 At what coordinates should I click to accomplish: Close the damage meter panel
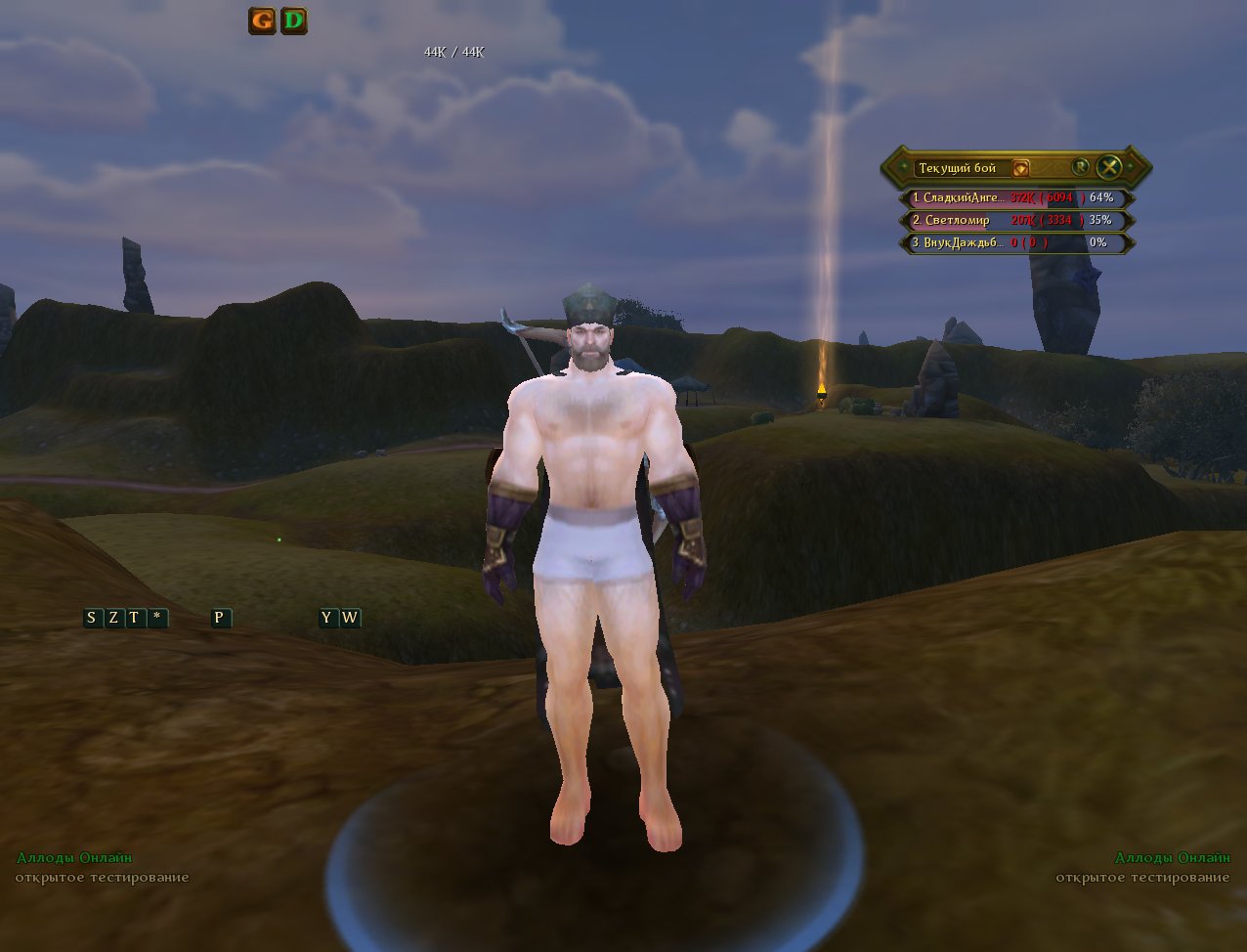[x=1108, y=167]
